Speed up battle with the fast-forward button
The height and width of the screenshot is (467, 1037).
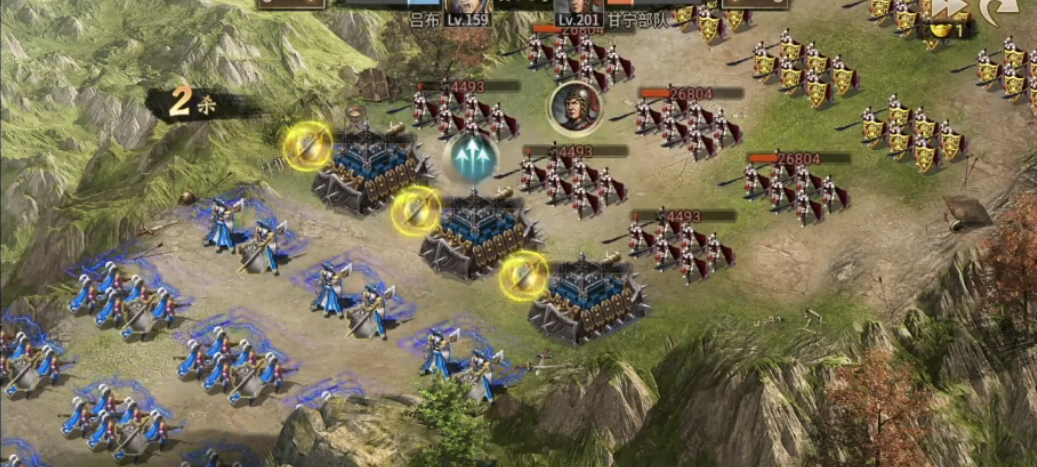point(946,9)
